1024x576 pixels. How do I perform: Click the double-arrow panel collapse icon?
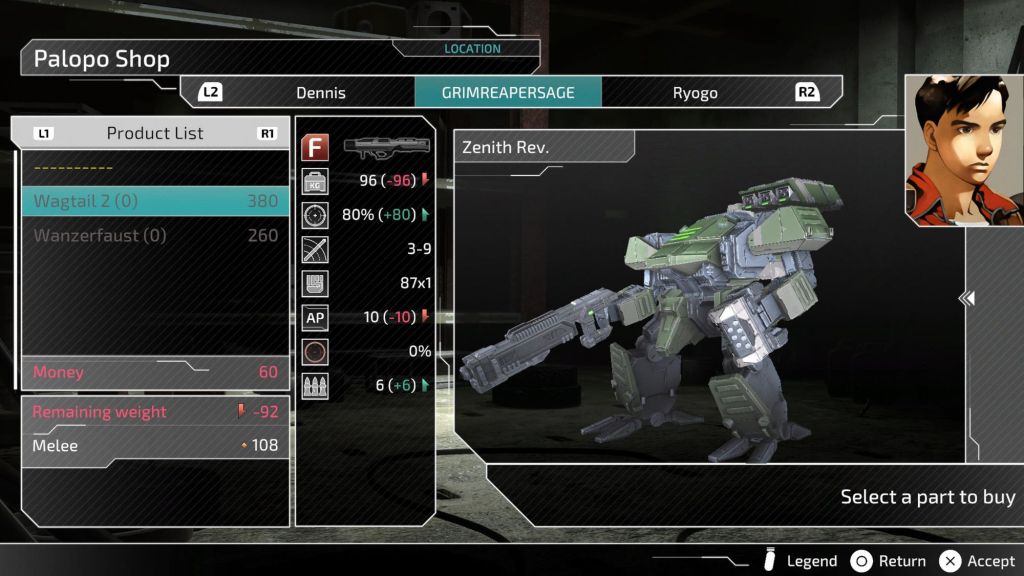pos(967,298)
